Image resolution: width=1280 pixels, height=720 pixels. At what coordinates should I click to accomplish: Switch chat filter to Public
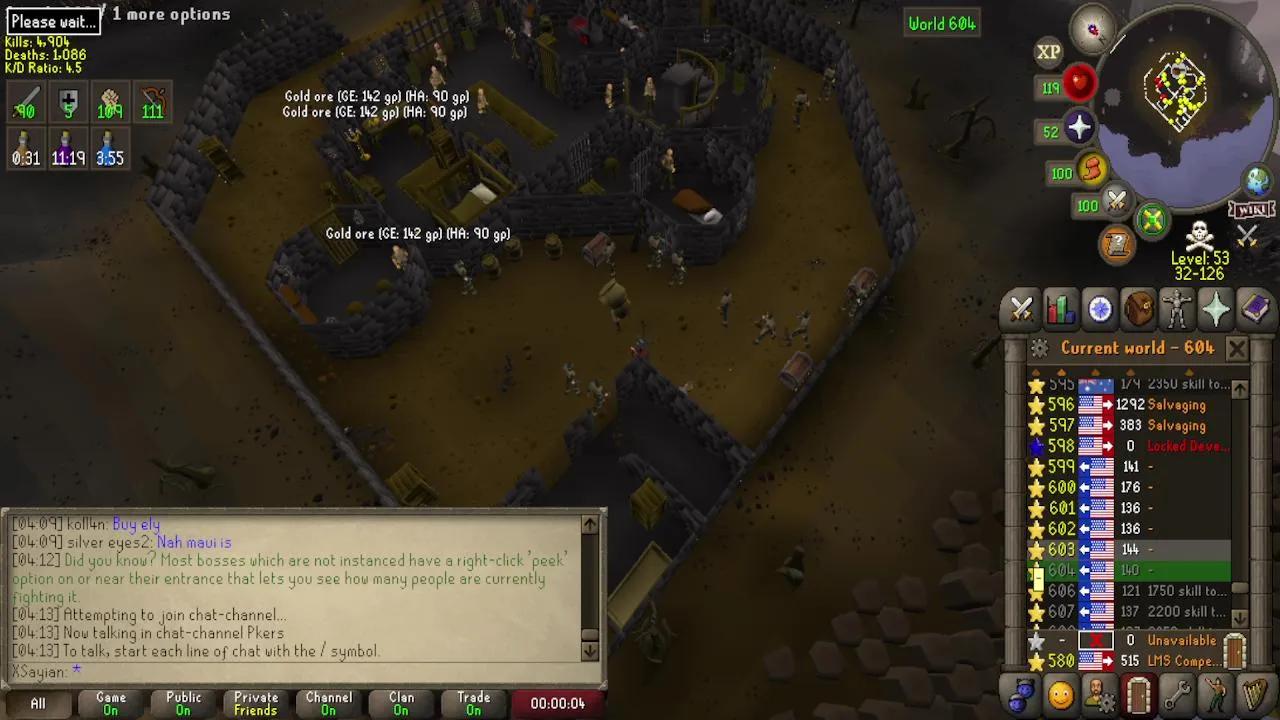pos(183,703)
